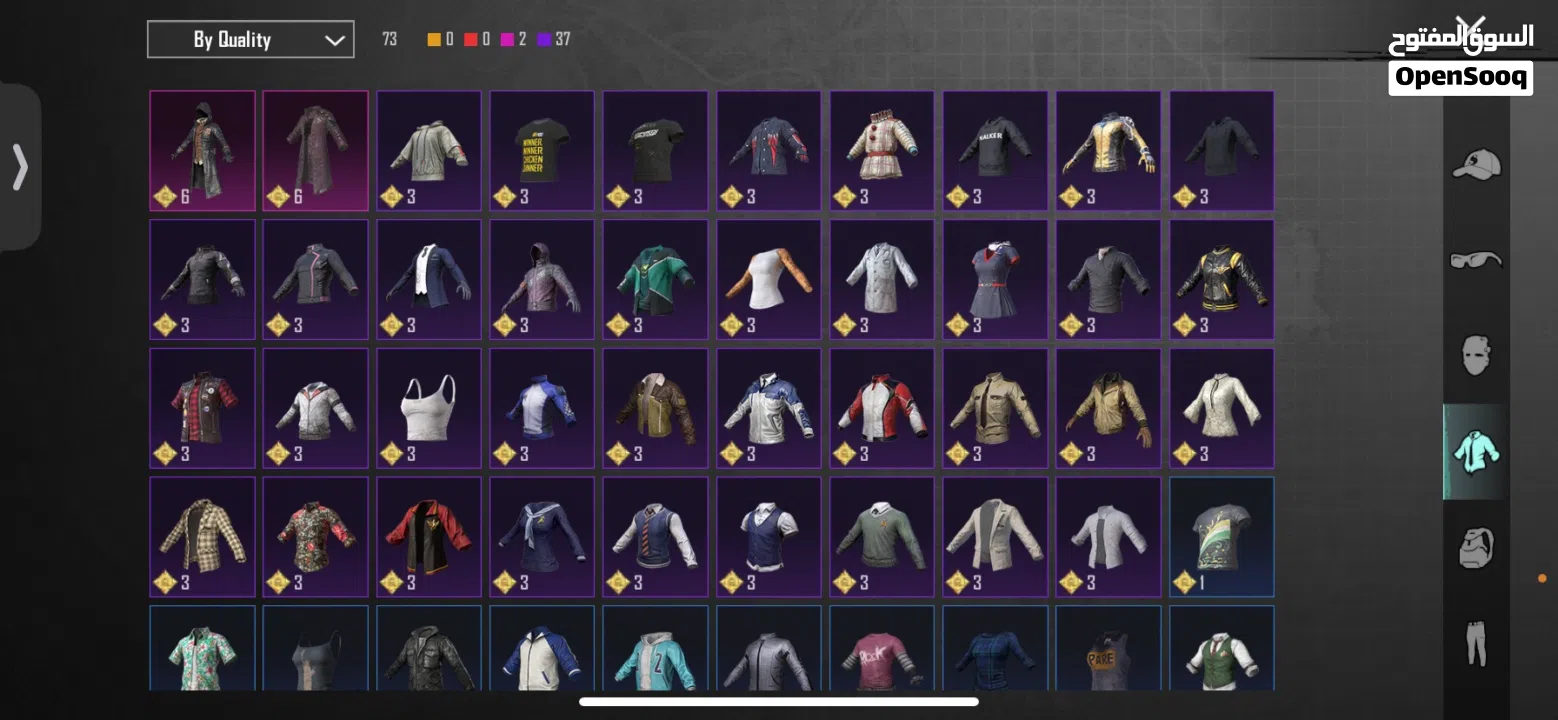
Task: Toggle the total item count 73 filter
Action: tap(390, 39)
